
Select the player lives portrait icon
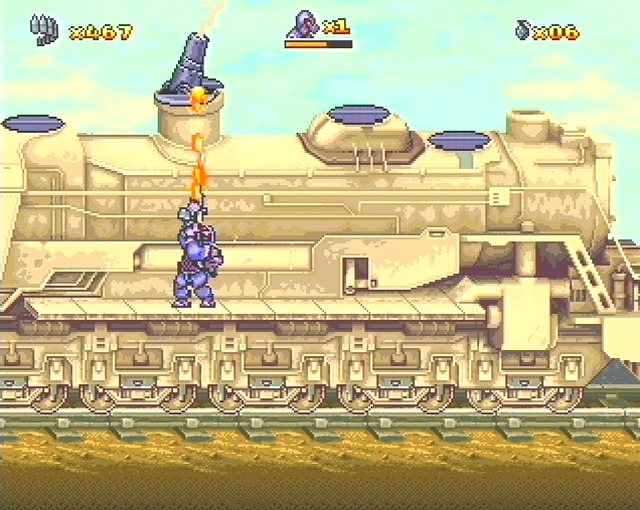click(304, 24)
